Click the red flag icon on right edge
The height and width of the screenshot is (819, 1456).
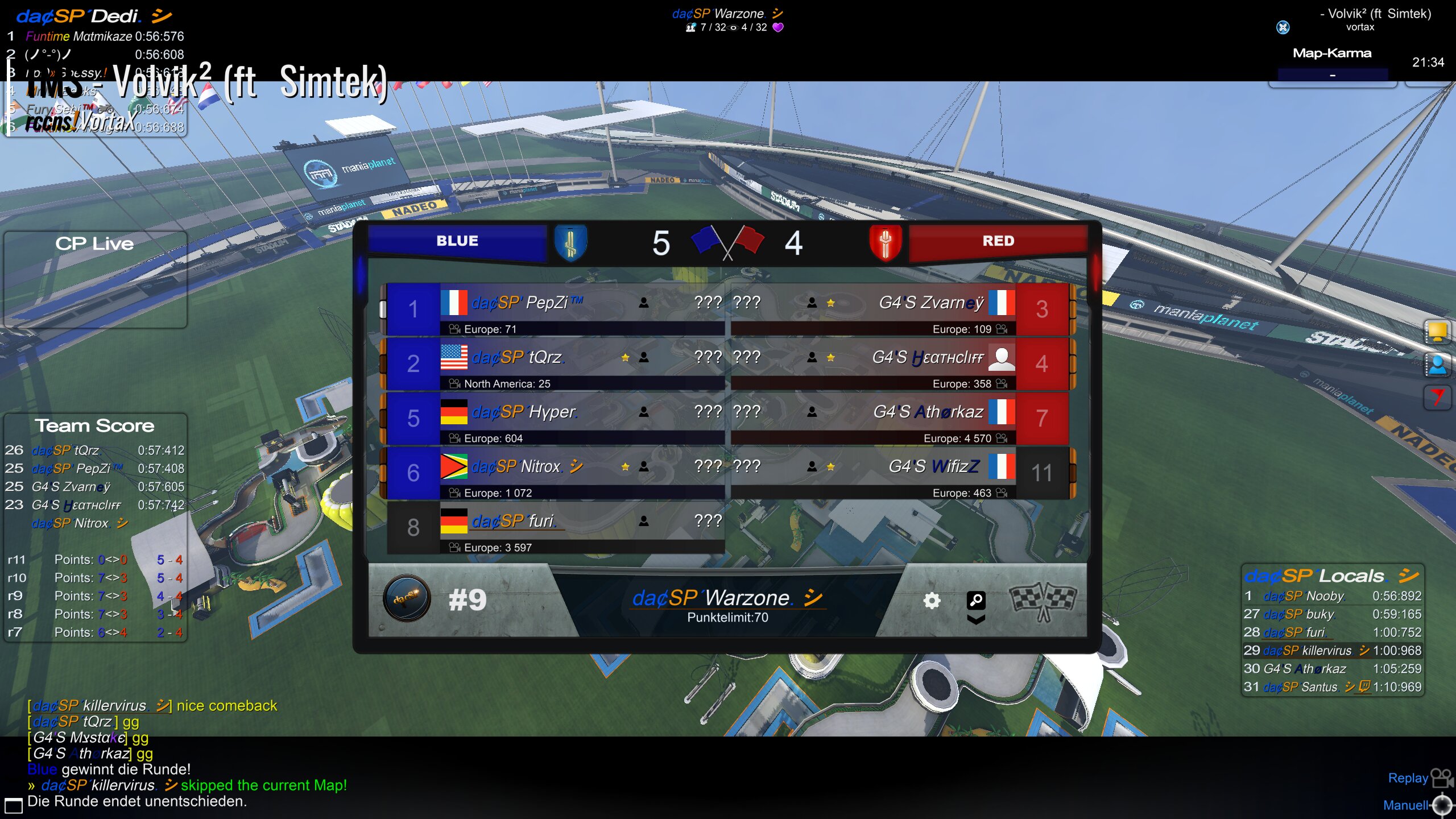1437,396
